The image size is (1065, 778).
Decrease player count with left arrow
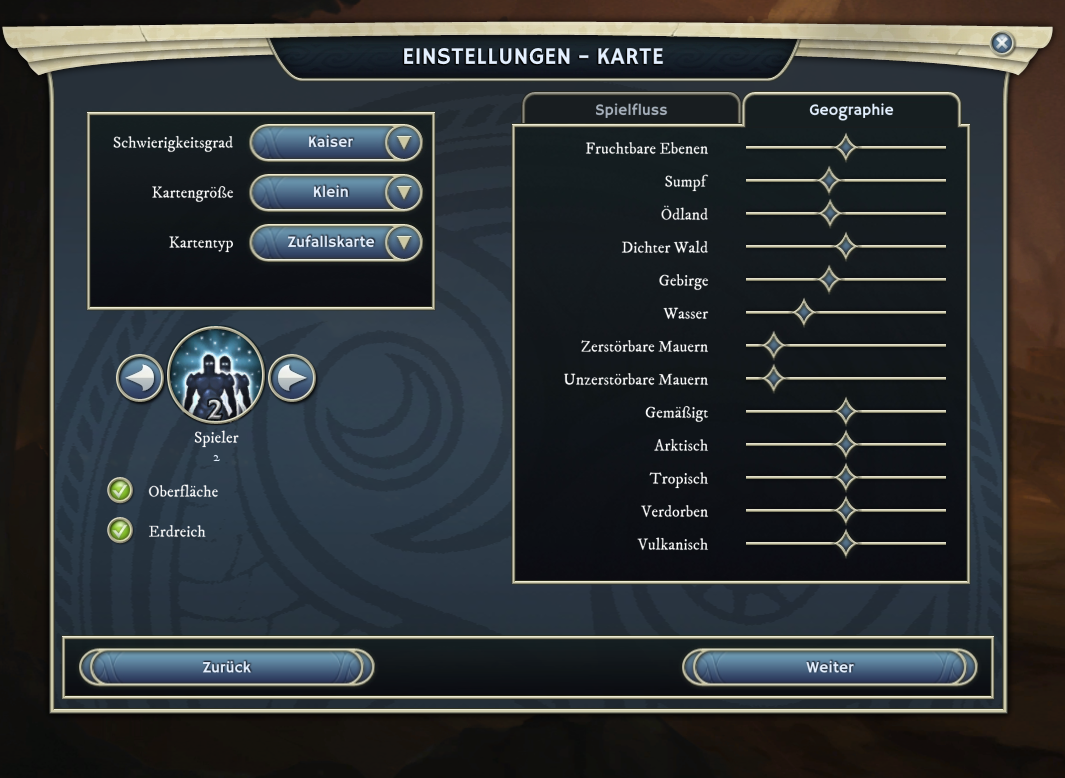pyautogui.click(x=140, y=379)
